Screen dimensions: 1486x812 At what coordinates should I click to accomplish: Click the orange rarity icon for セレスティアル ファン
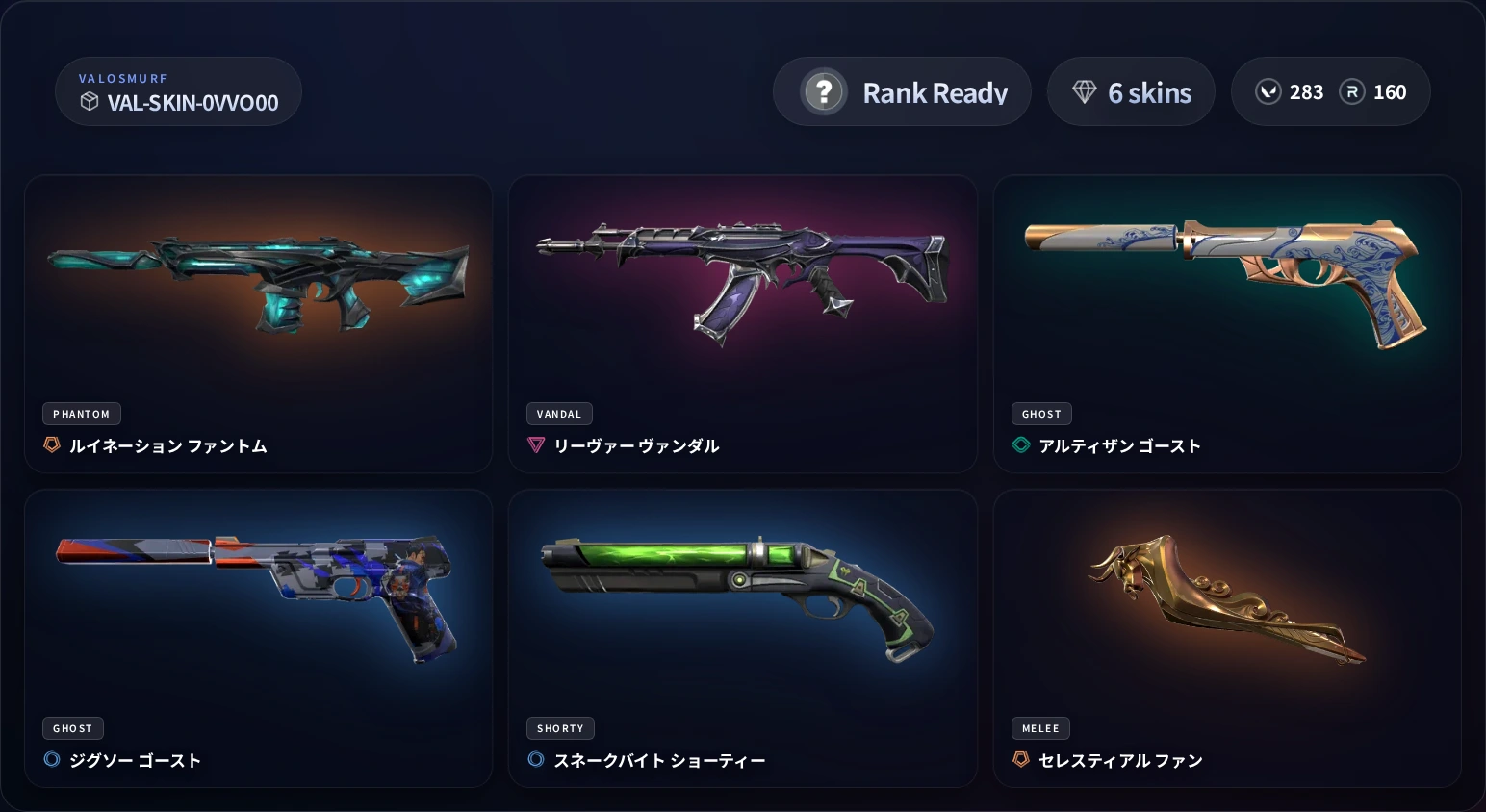click(x=1021, y=759)
